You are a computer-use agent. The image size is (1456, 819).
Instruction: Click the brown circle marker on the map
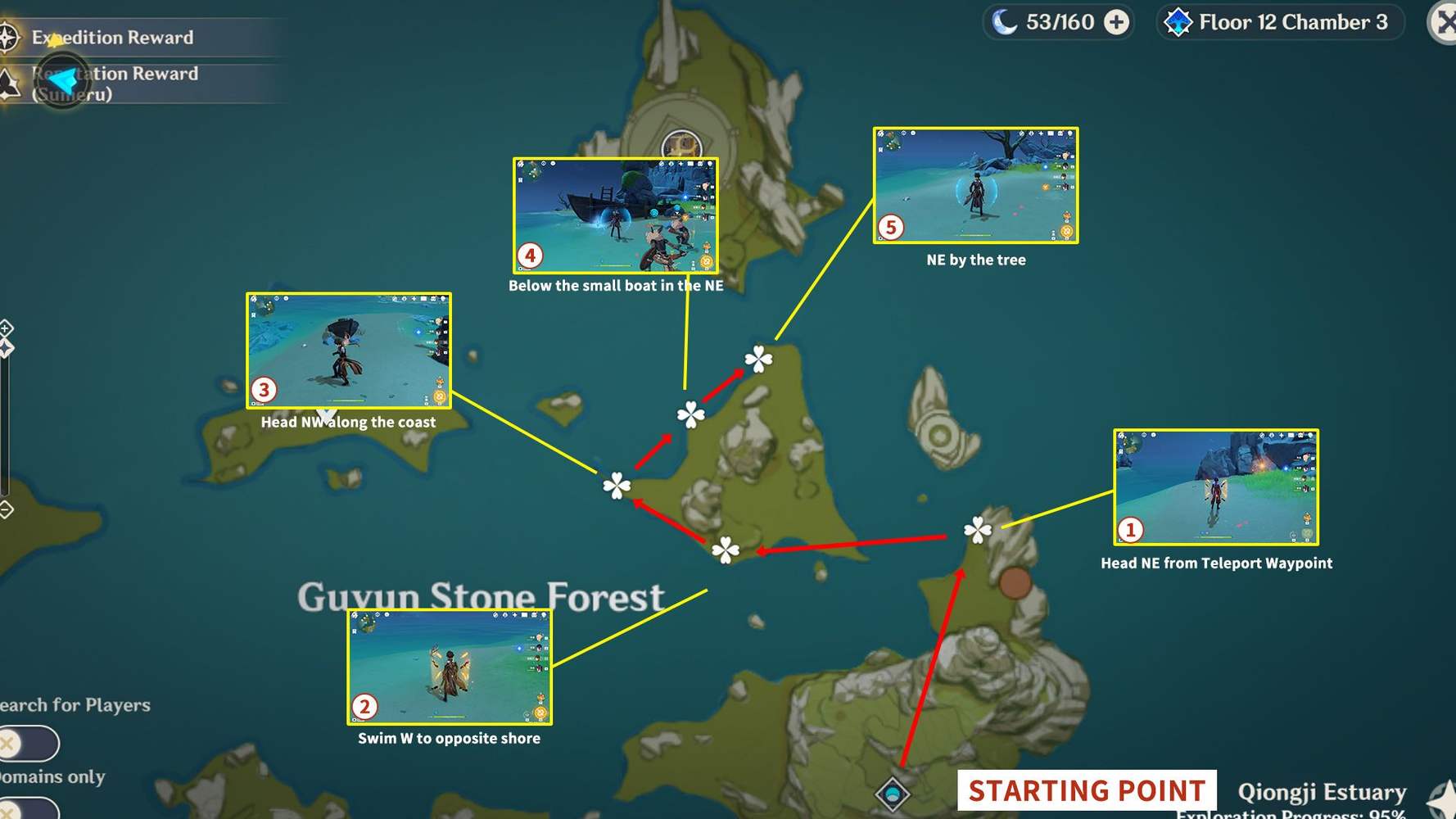point(1014,583)
